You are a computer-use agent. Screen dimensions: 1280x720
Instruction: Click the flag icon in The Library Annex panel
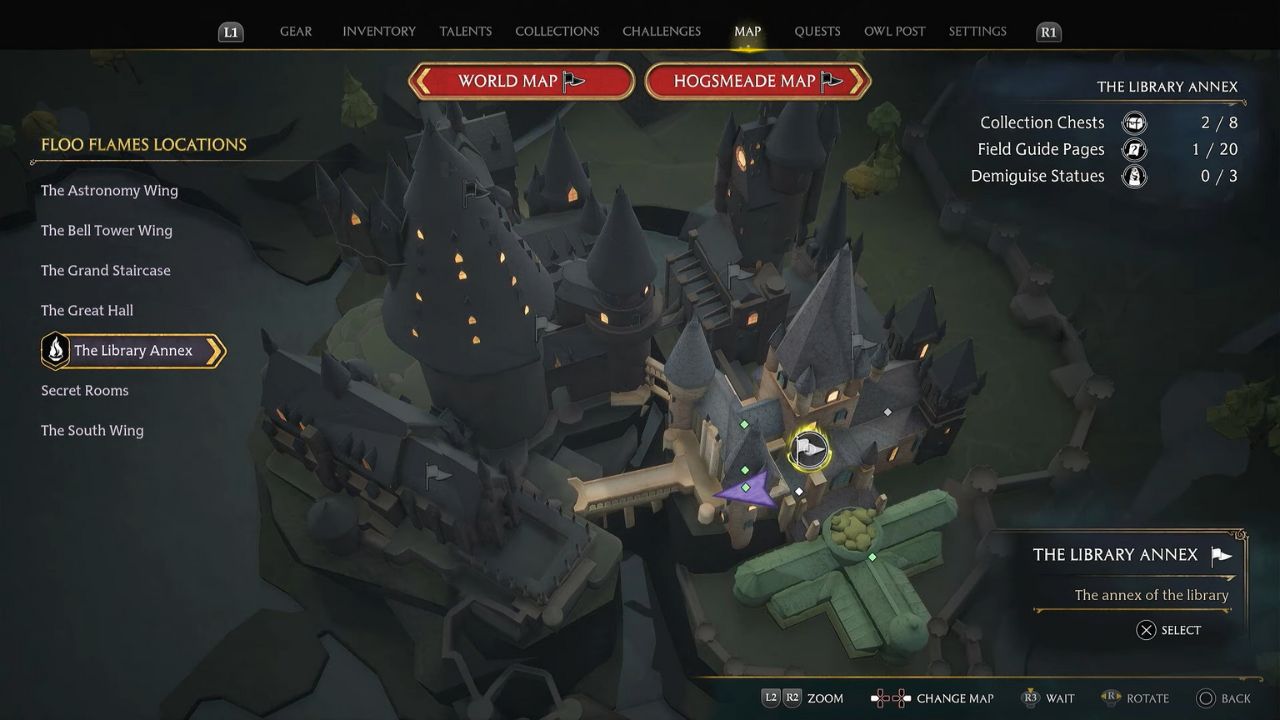click(x=1220, y=554)
